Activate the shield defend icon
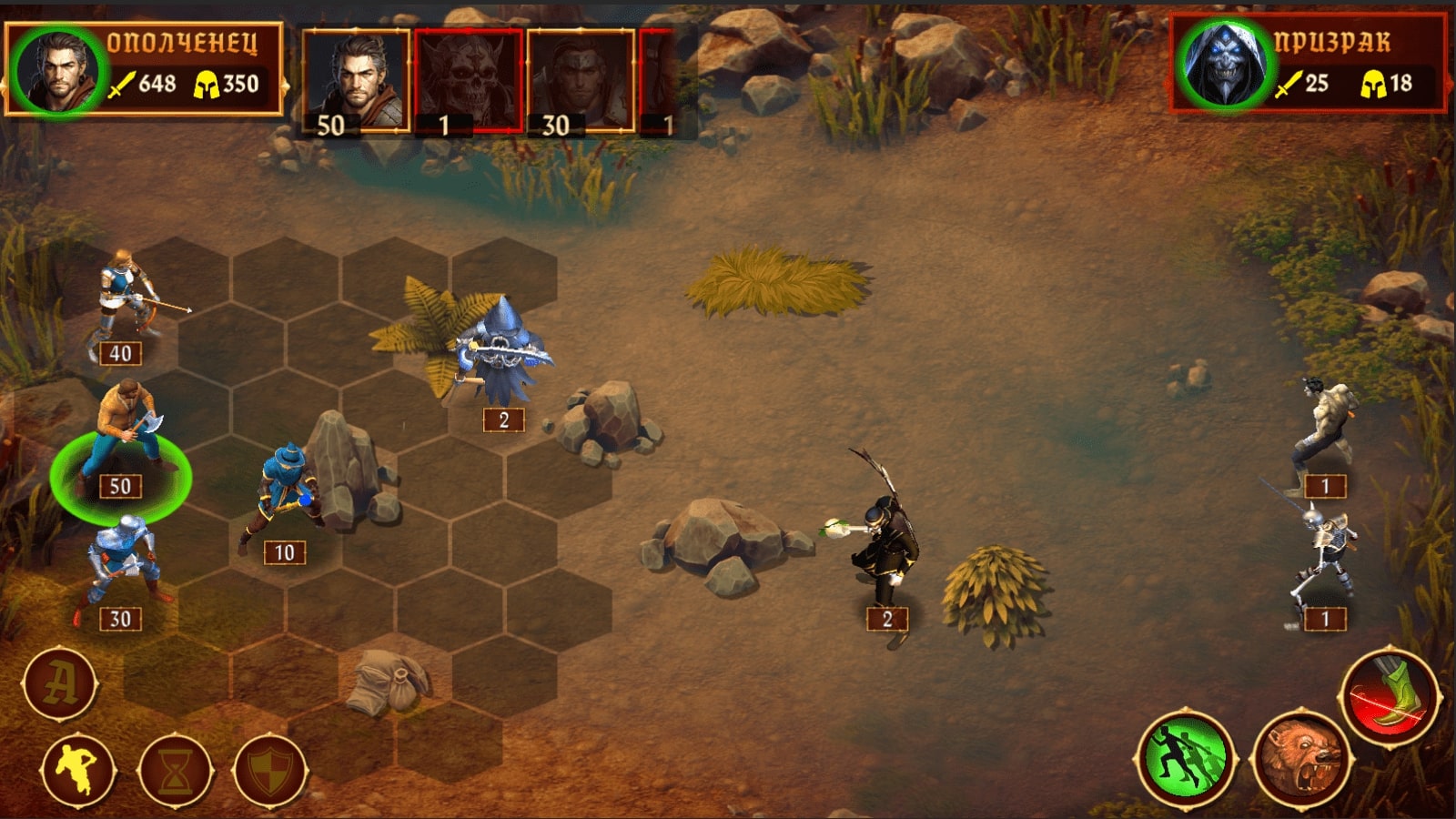The image size is (1456, 819). tap(271, 769)
